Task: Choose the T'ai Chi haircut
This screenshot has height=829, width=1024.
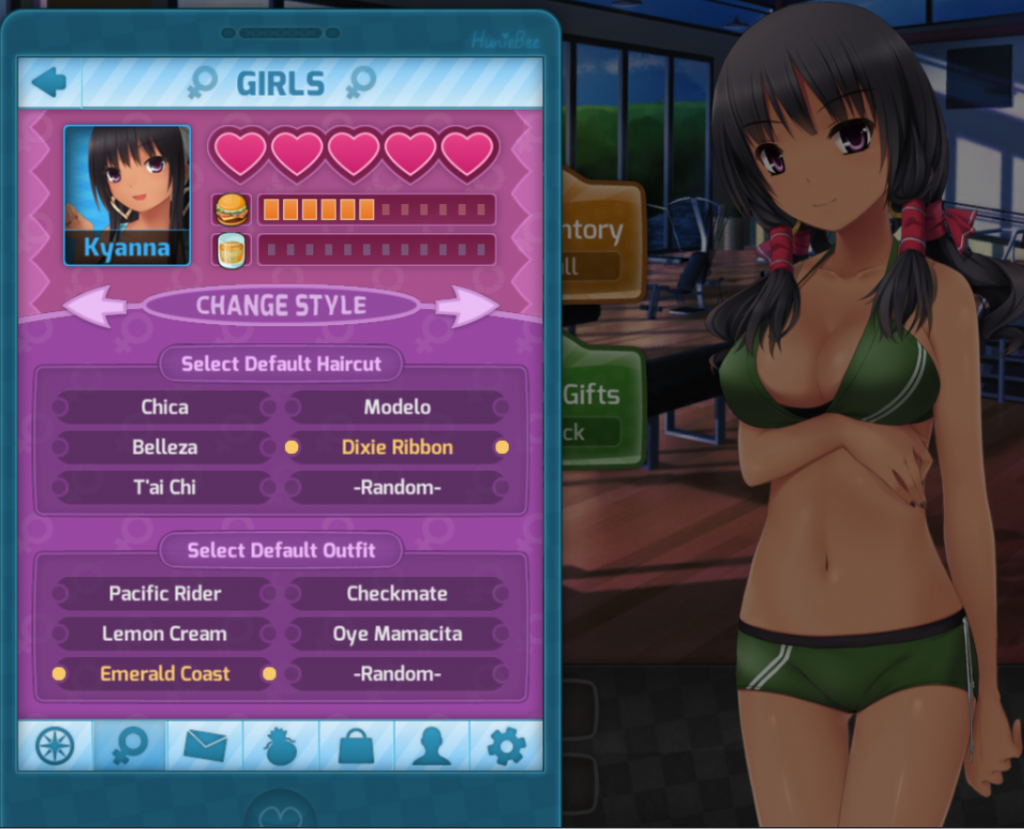Action: [x=164, y=487]
